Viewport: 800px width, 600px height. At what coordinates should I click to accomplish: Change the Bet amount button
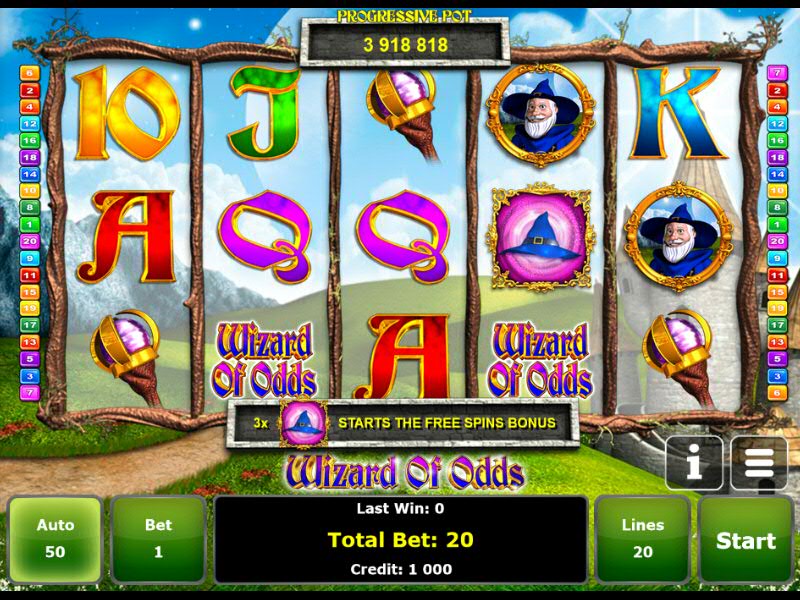click(158, 540)
